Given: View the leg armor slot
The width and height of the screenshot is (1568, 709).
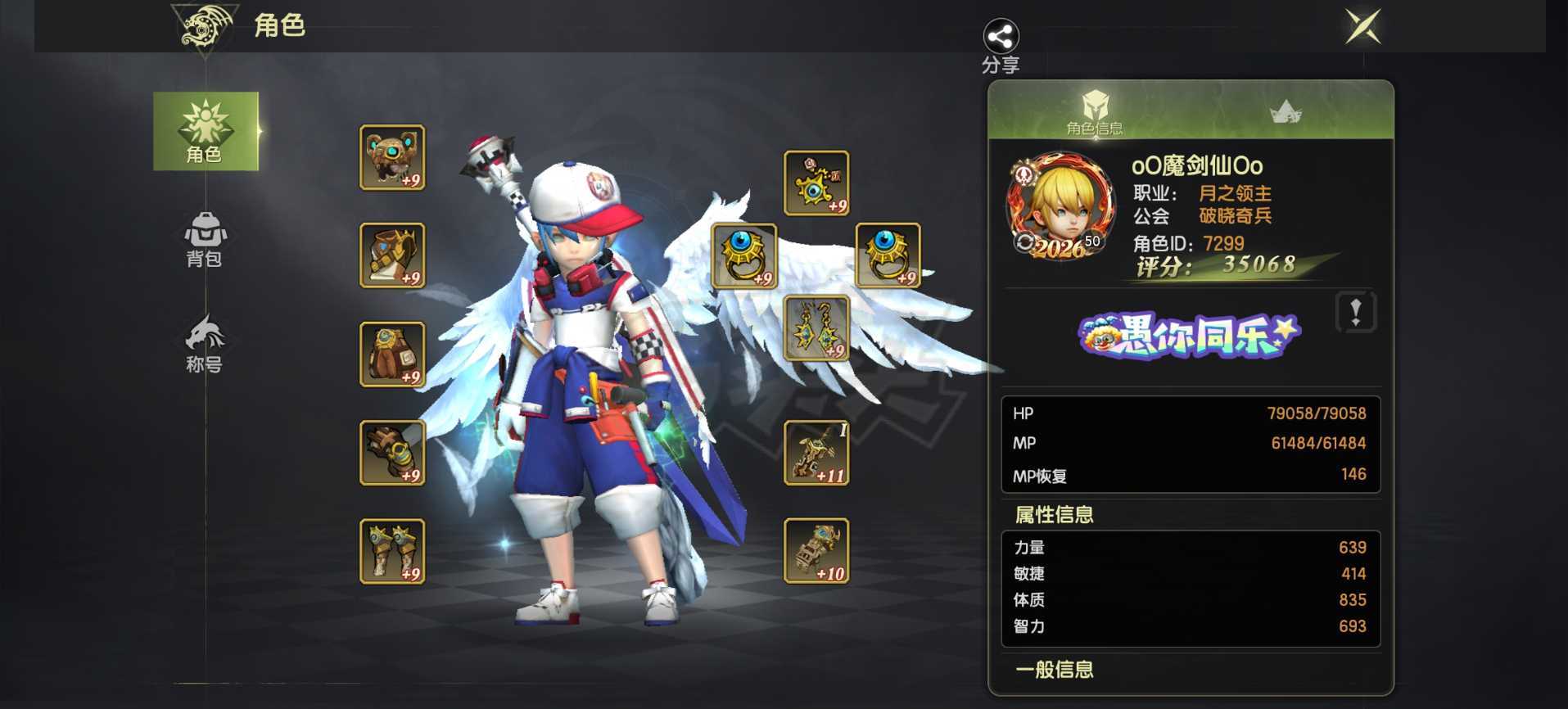Looking at the screenshot, I should click(x=392, y=354).
